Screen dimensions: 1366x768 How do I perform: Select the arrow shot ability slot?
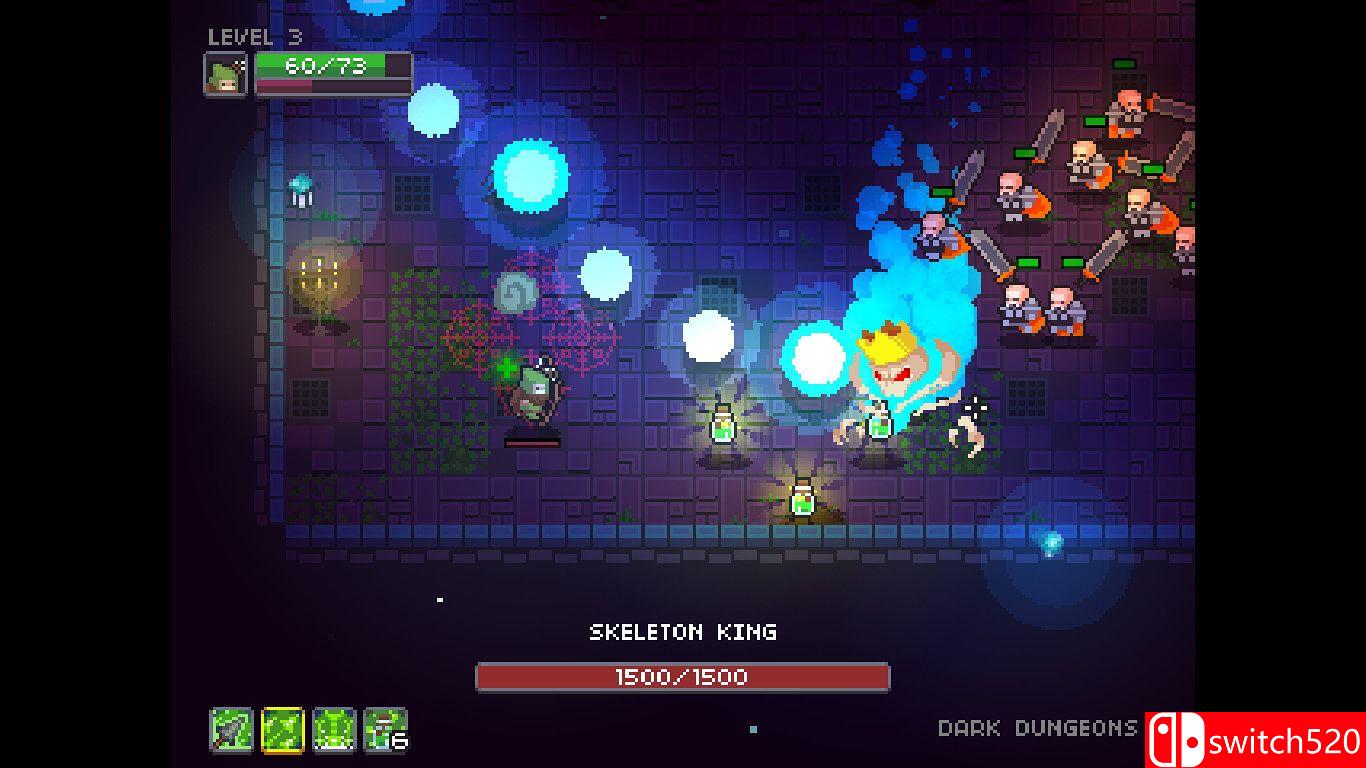point(231,730)
